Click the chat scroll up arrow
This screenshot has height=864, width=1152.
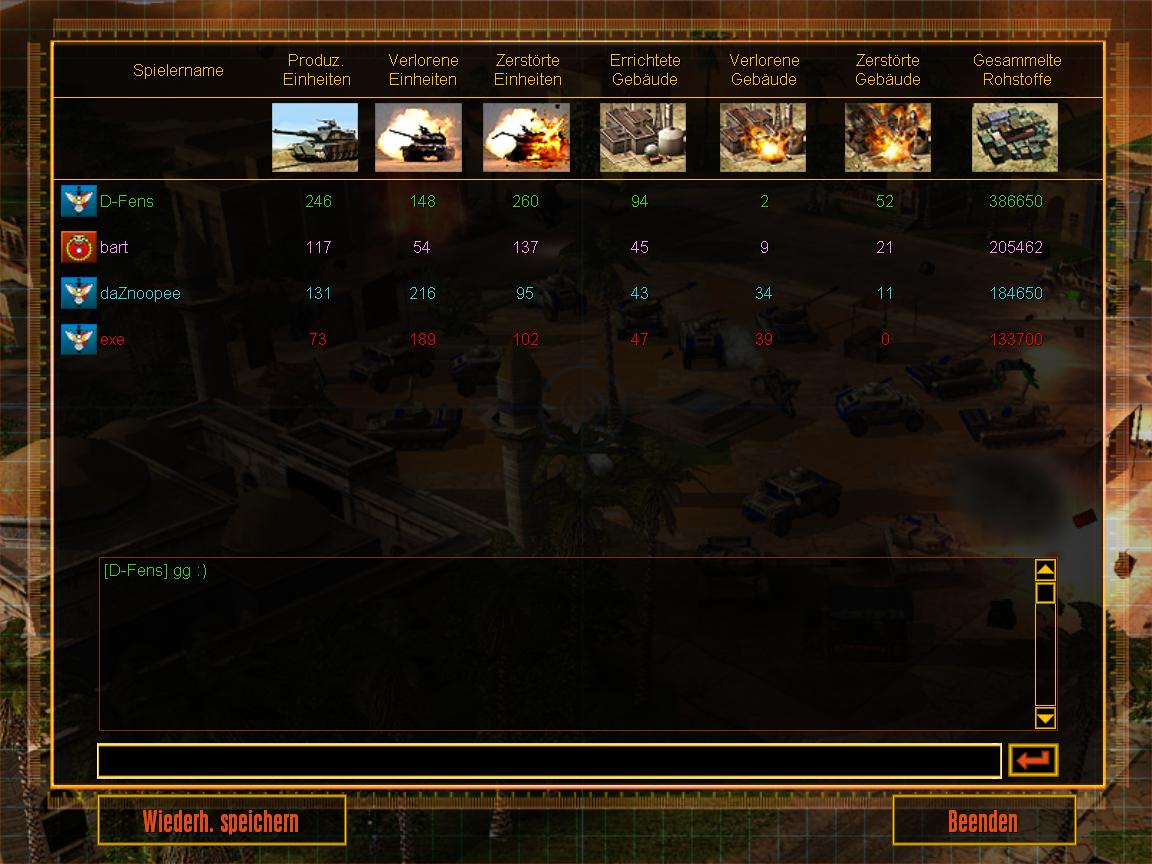[x=1045, y=571]
